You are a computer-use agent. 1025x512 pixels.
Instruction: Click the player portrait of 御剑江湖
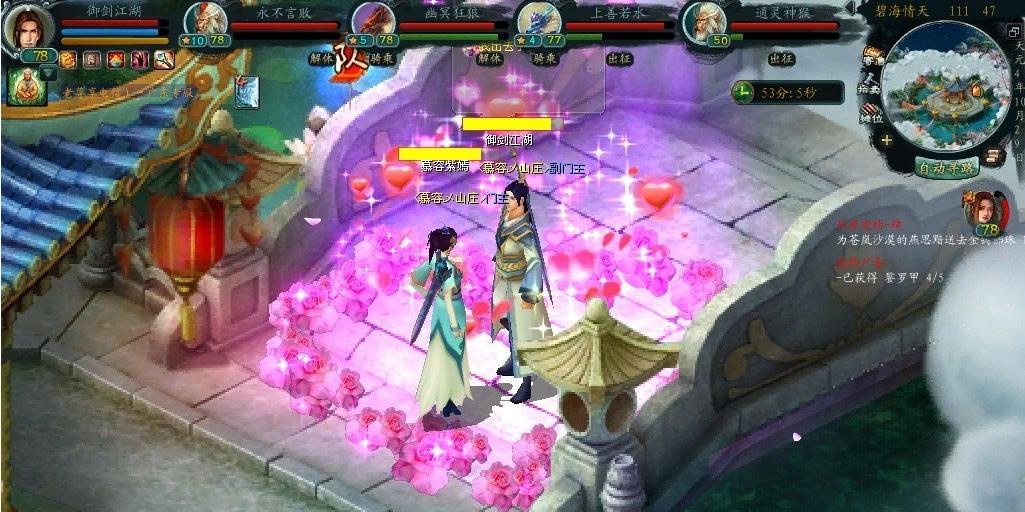(27, 27)
